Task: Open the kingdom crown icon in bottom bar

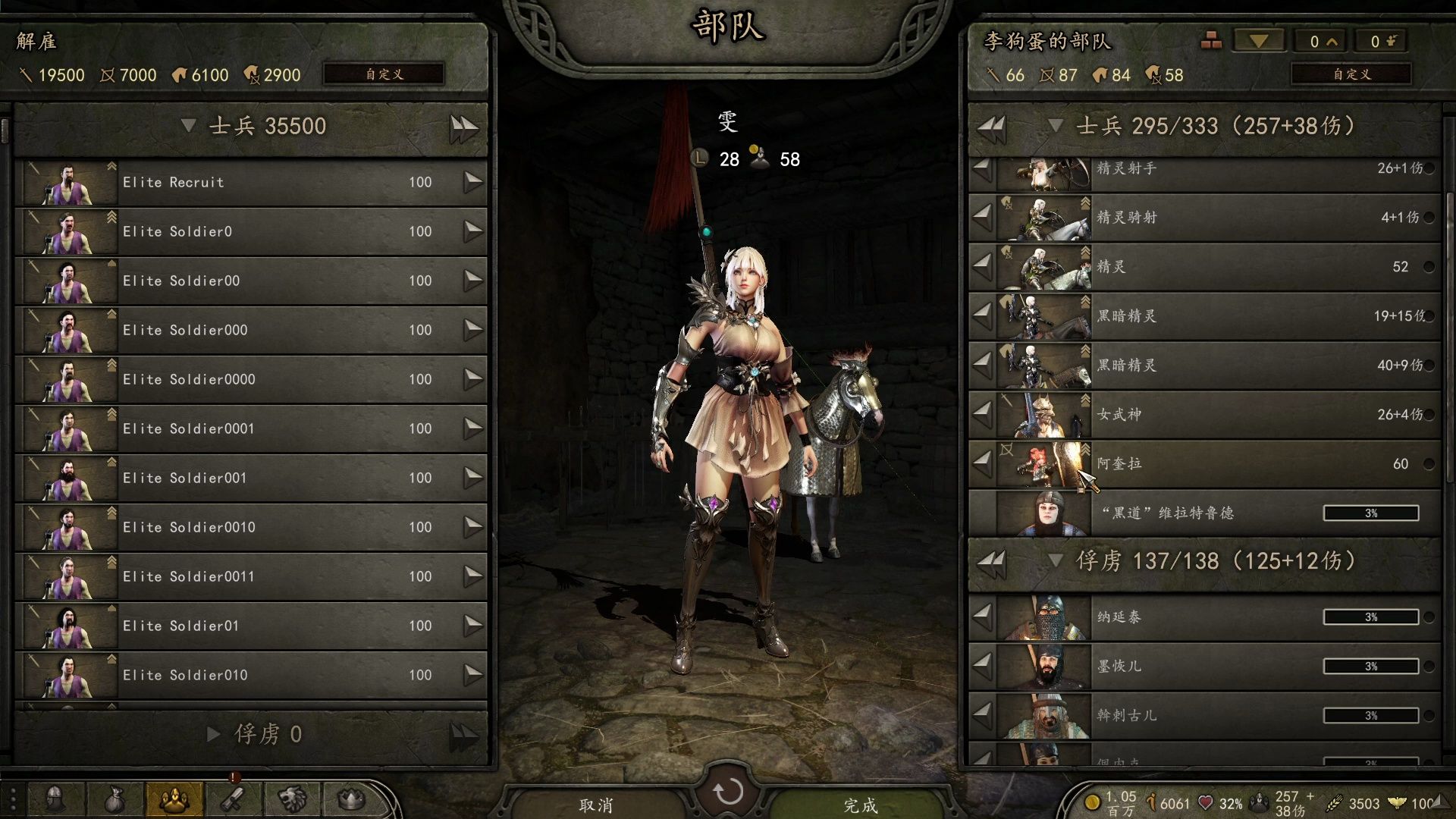Action: click(x=351, y=799)
